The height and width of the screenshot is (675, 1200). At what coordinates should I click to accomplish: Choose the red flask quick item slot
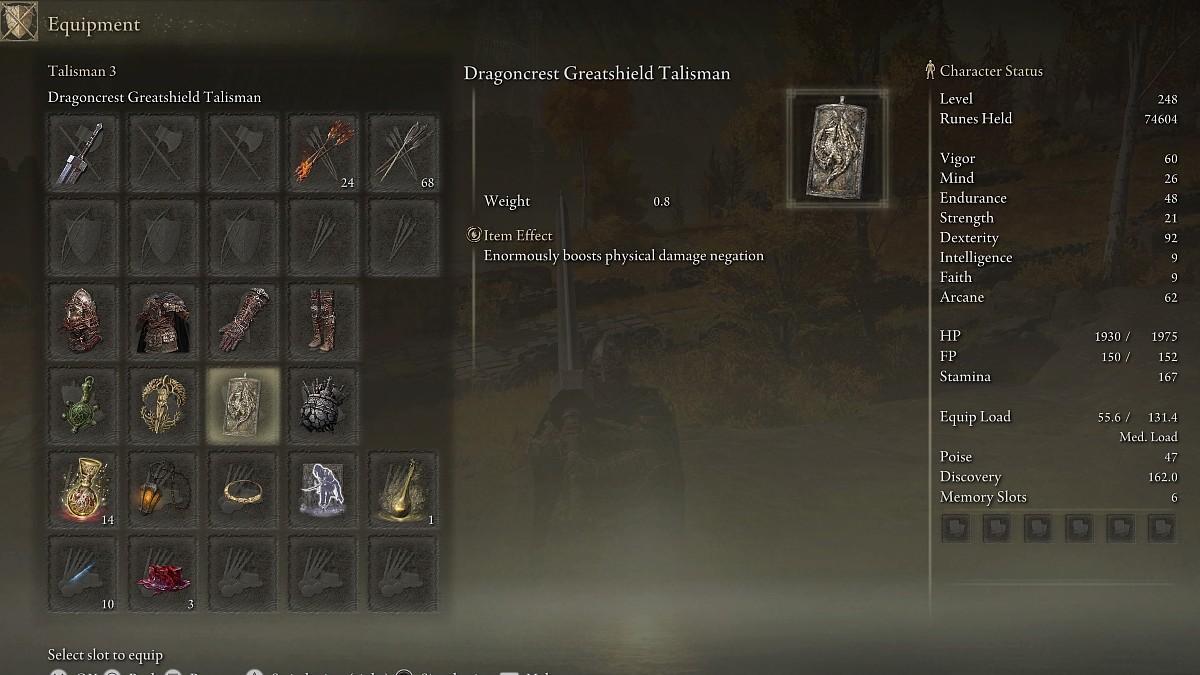83,489
